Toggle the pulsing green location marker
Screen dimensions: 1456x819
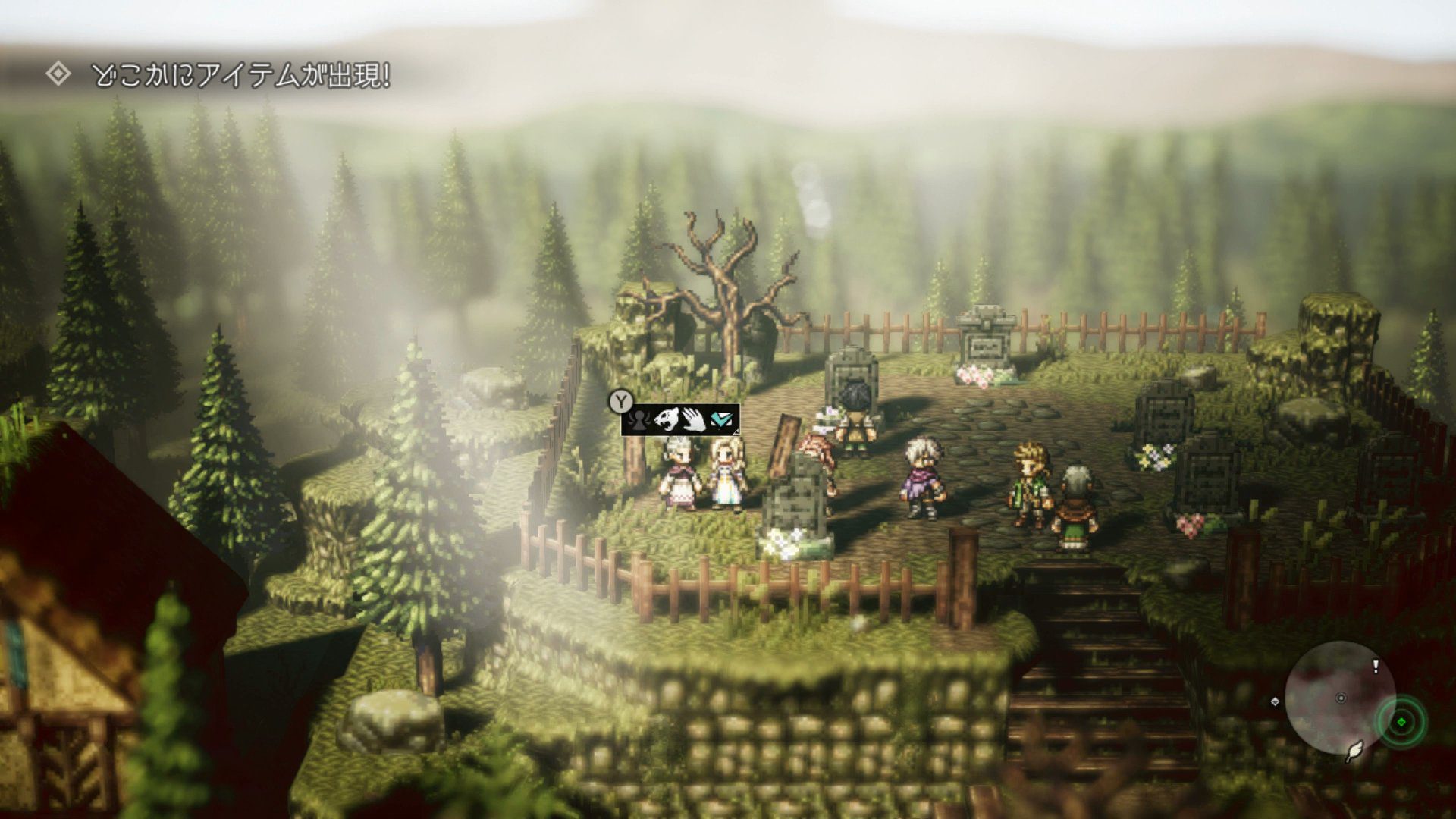pos(1401,722)
